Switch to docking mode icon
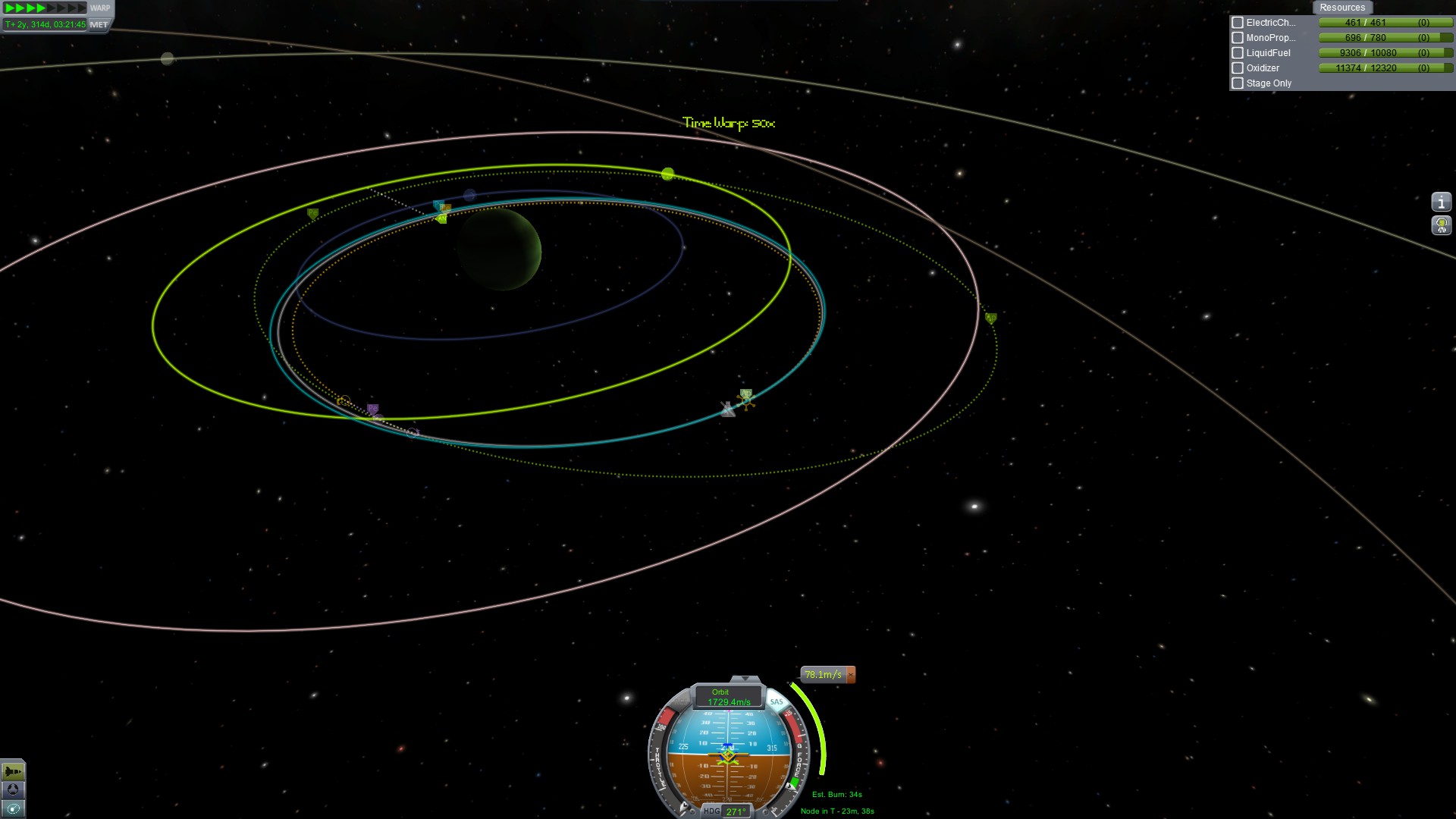The image size is (1456, 819). (x=13, y=789)
